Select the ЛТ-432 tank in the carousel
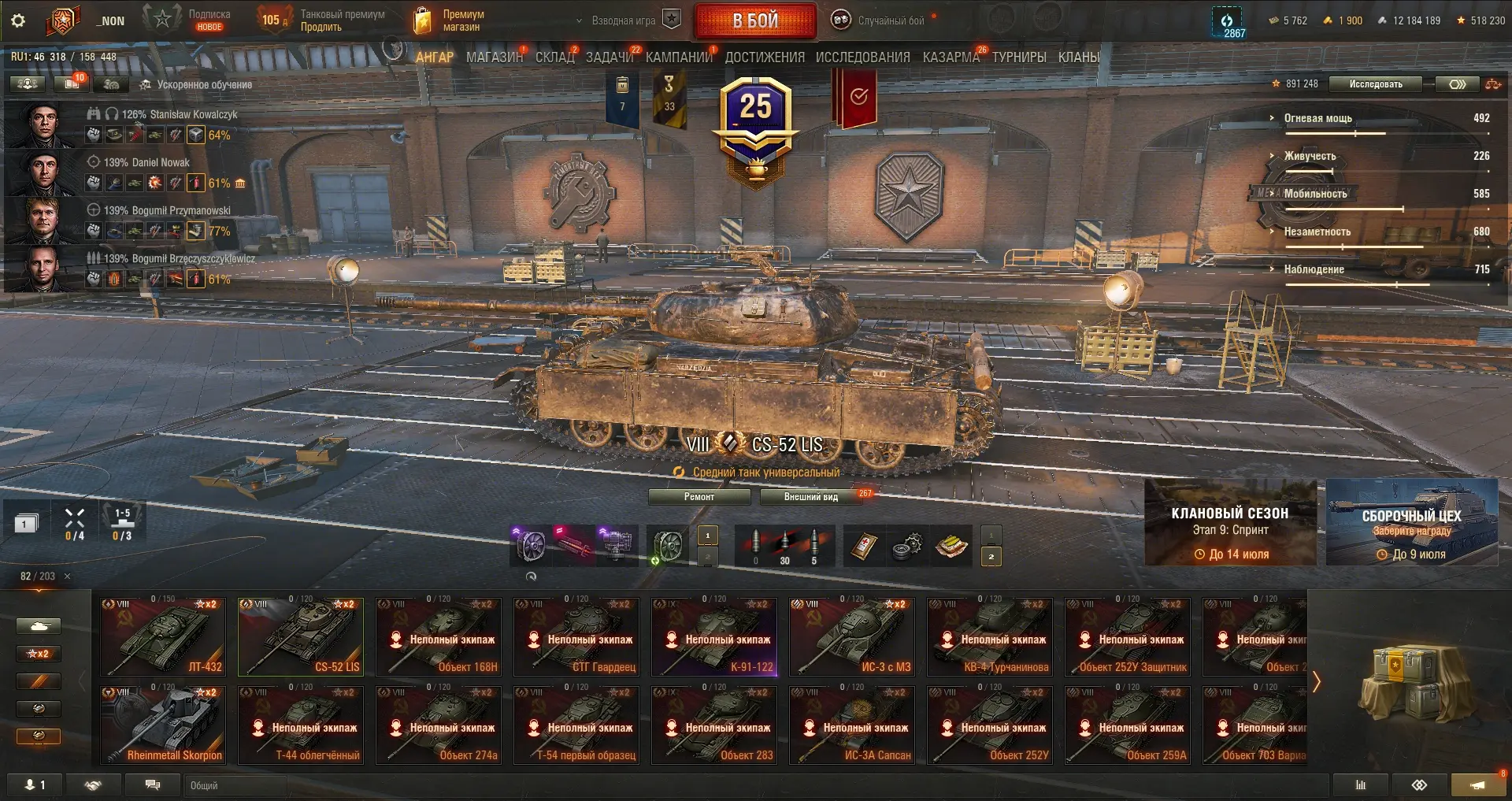1512x801 pixels. point(163,636)
